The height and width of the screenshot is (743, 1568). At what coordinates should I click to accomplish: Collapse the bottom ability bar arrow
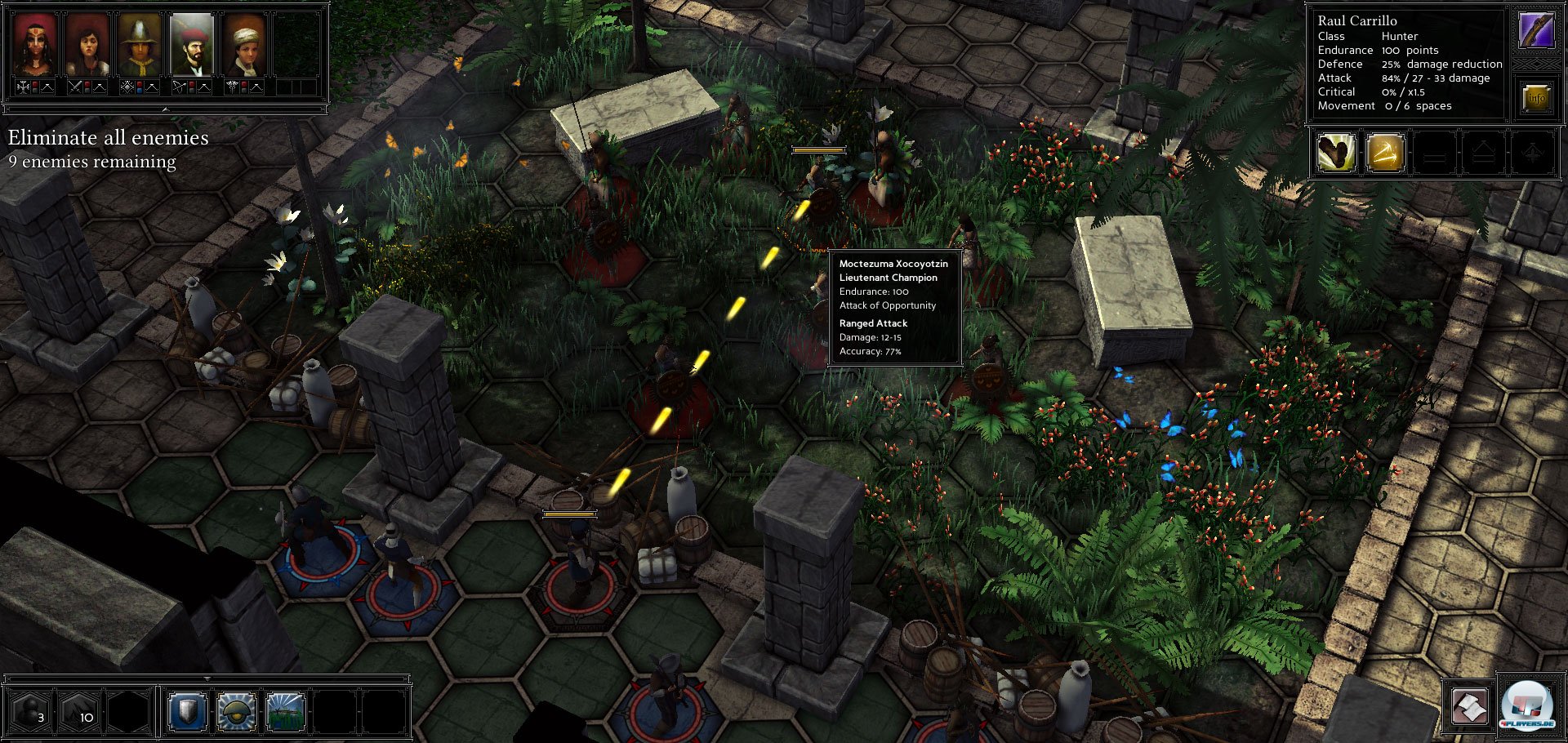pyautogui.click(x=207, y=678)
